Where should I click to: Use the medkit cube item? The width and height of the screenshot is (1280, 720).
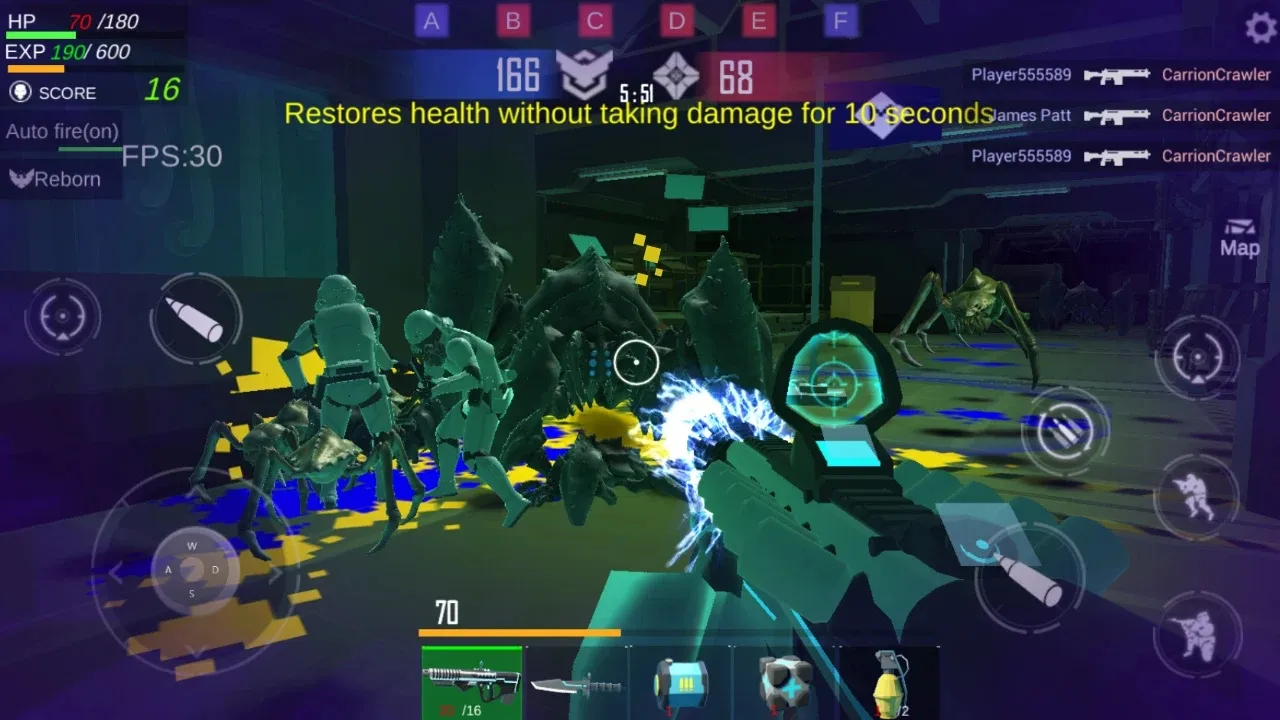tap(785, 684)
